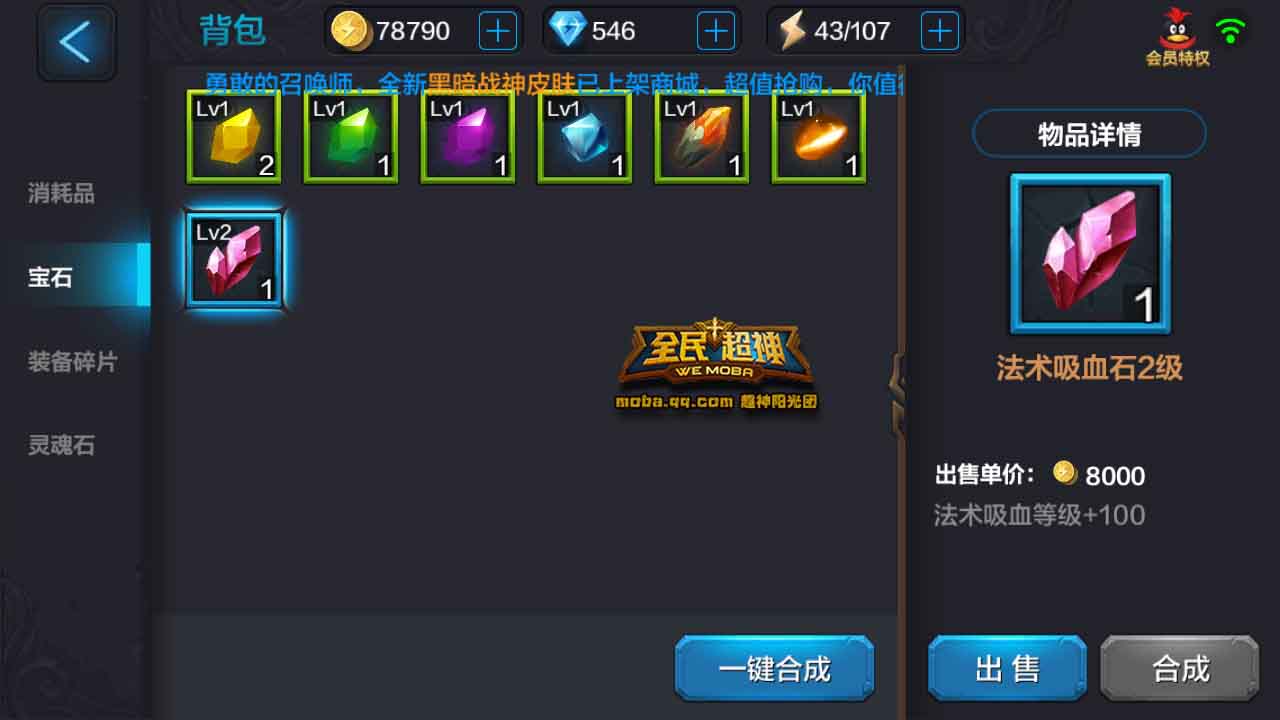This screenshot has height=720, width=1280.
Task: Select the pink Lv2 spell vampire stone
Action: [x=234, y=258]
